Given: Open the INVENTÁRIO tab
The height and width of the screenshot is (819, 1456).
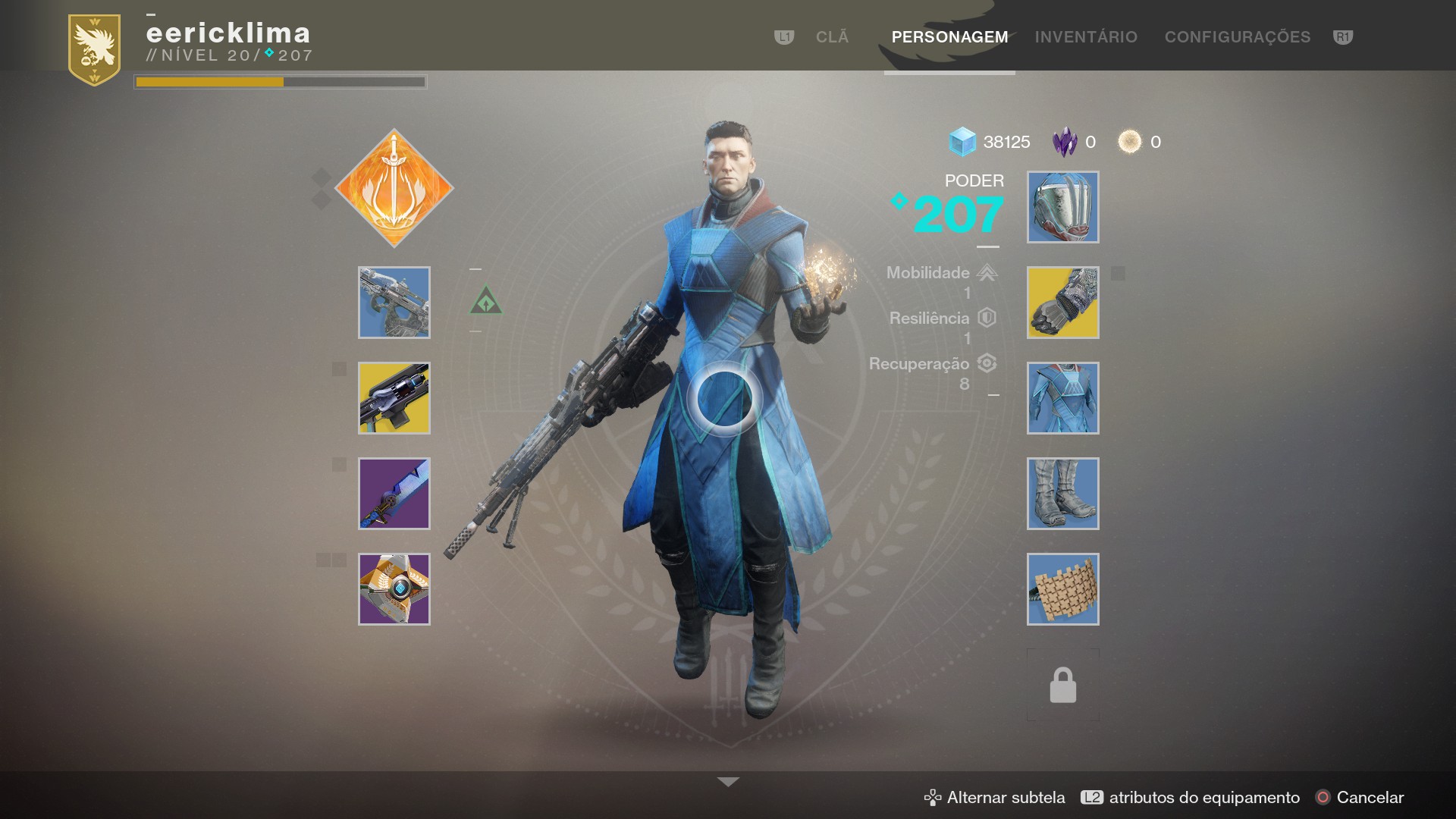Looking at the screenshot, I should click(1086, 37).
